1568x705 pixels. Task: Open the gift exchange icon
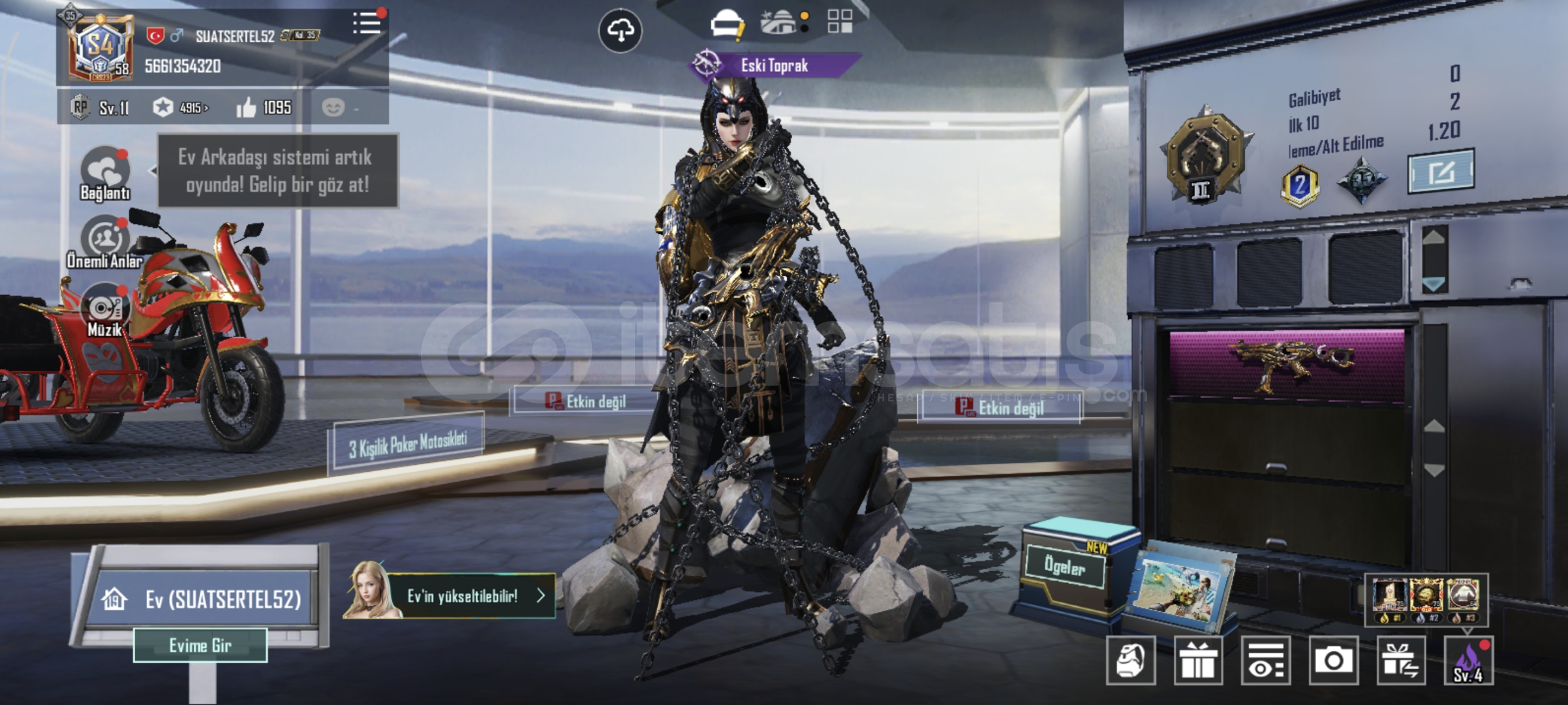click(x=1400, y=661)
